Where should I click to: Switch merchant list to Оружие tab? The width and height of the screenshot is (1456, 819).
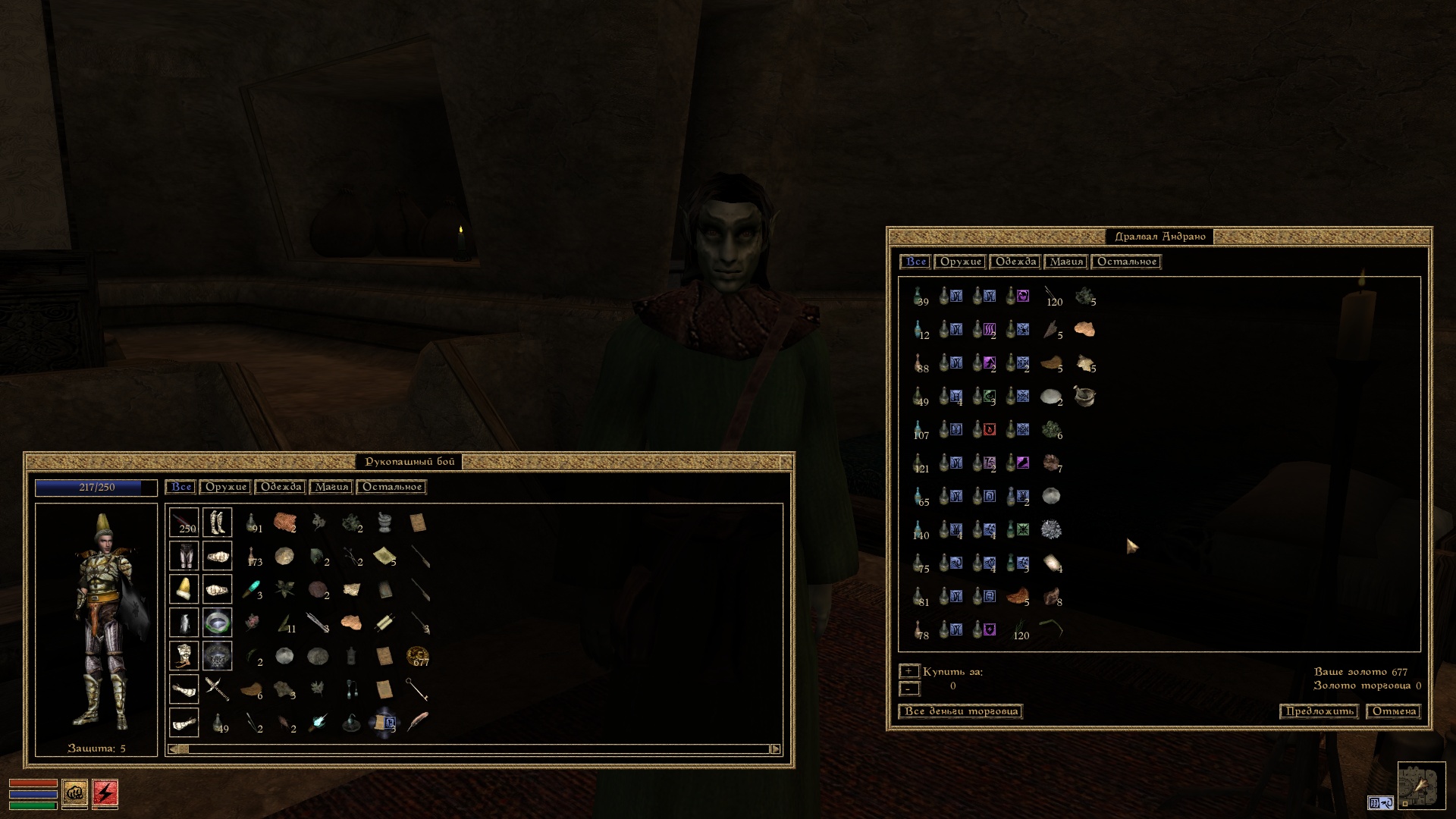coord(960,262)
